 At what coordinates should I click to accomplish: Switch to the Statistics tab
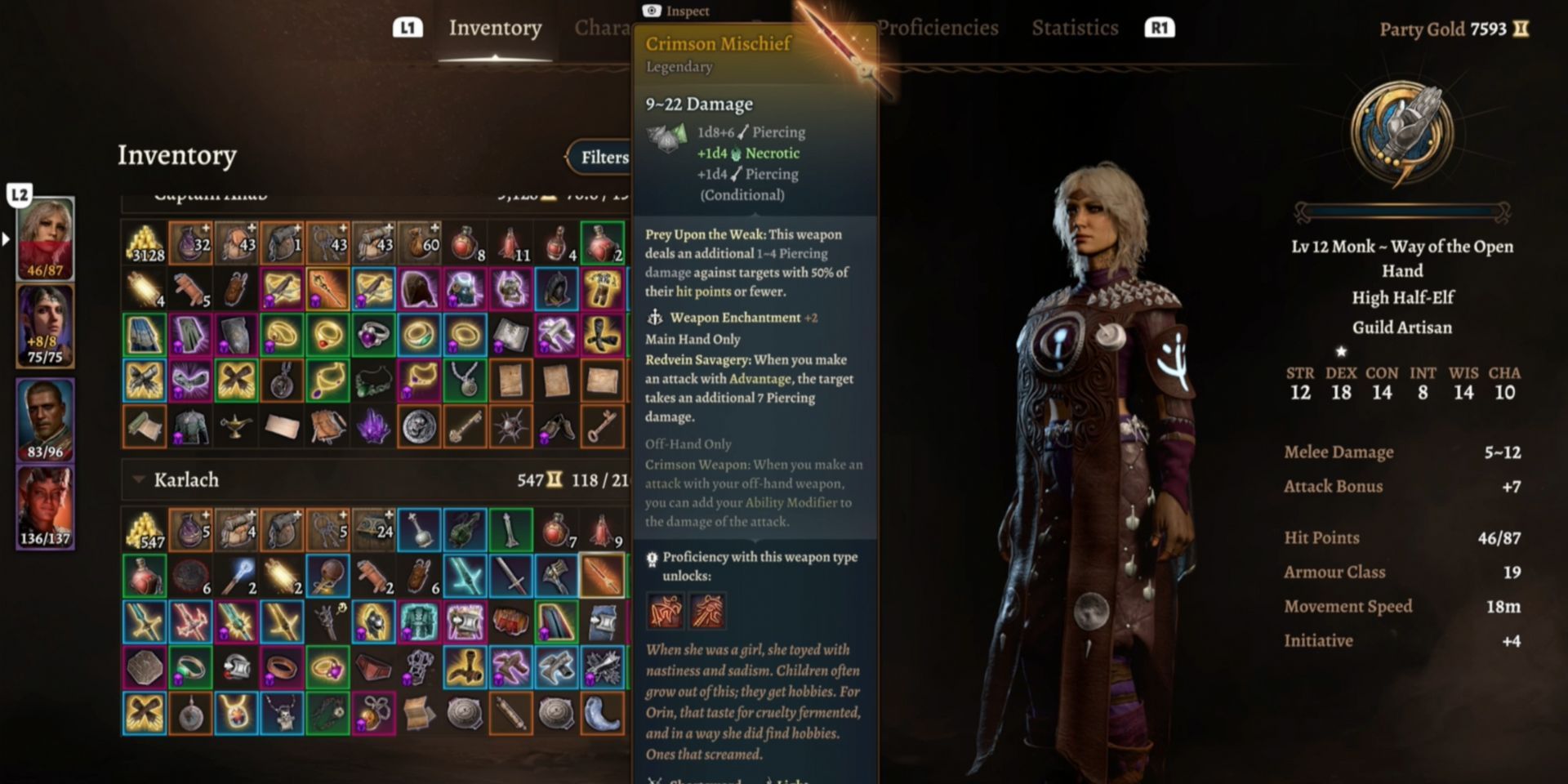[x=1074, y=27]
